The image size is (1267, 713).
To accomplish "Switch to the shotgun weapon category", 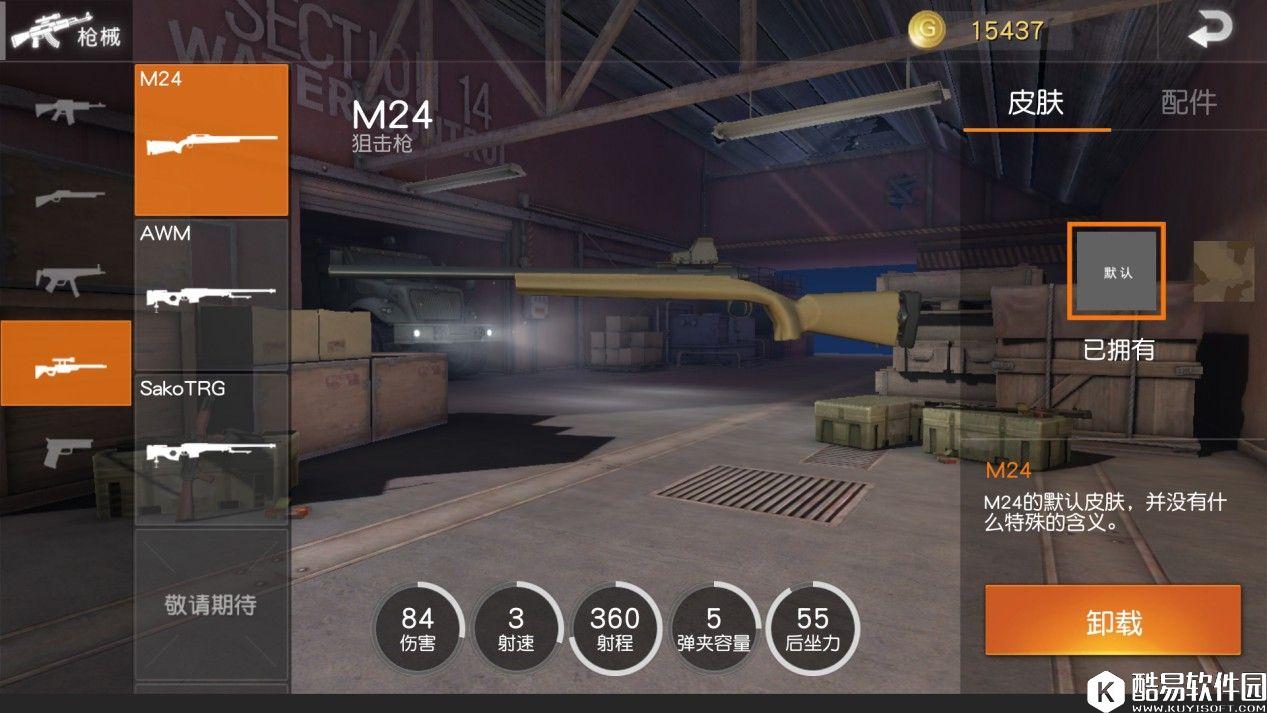I will (68, 197).
